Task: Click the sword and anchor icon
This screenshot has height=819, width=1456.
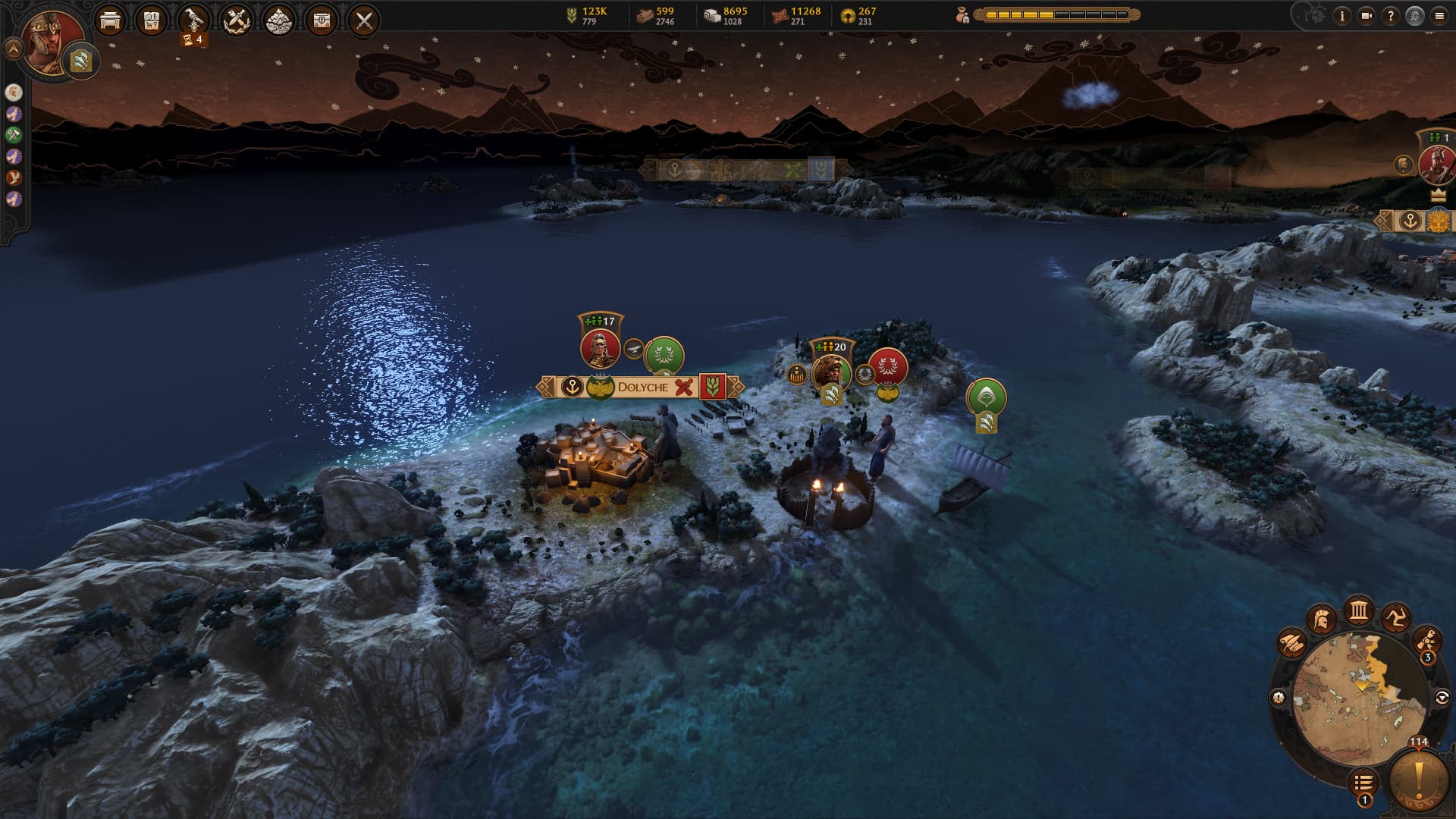Action: coord(237,20)
